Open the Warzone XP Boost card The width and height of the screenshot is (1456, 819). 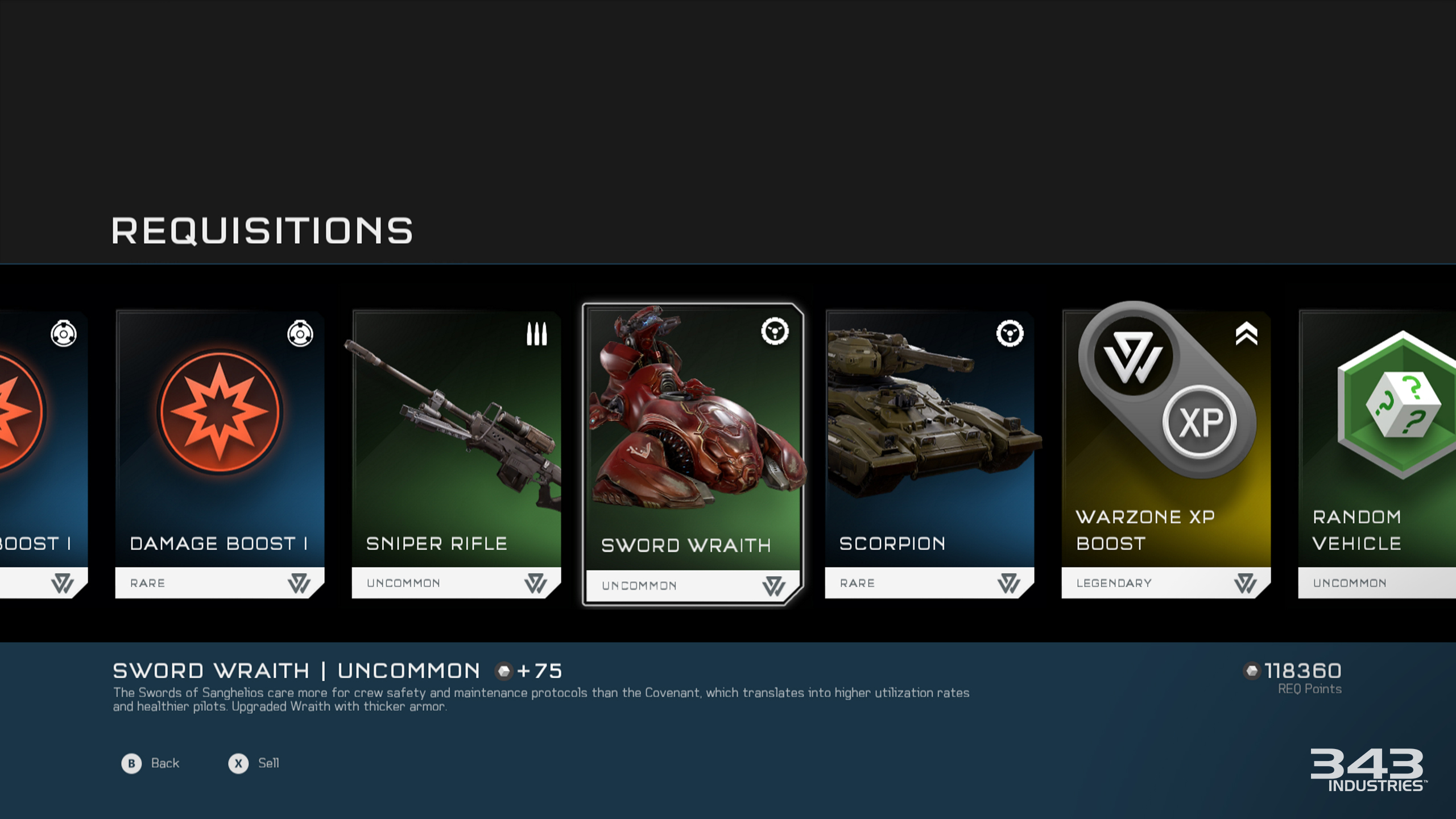tap(1166, 454)
